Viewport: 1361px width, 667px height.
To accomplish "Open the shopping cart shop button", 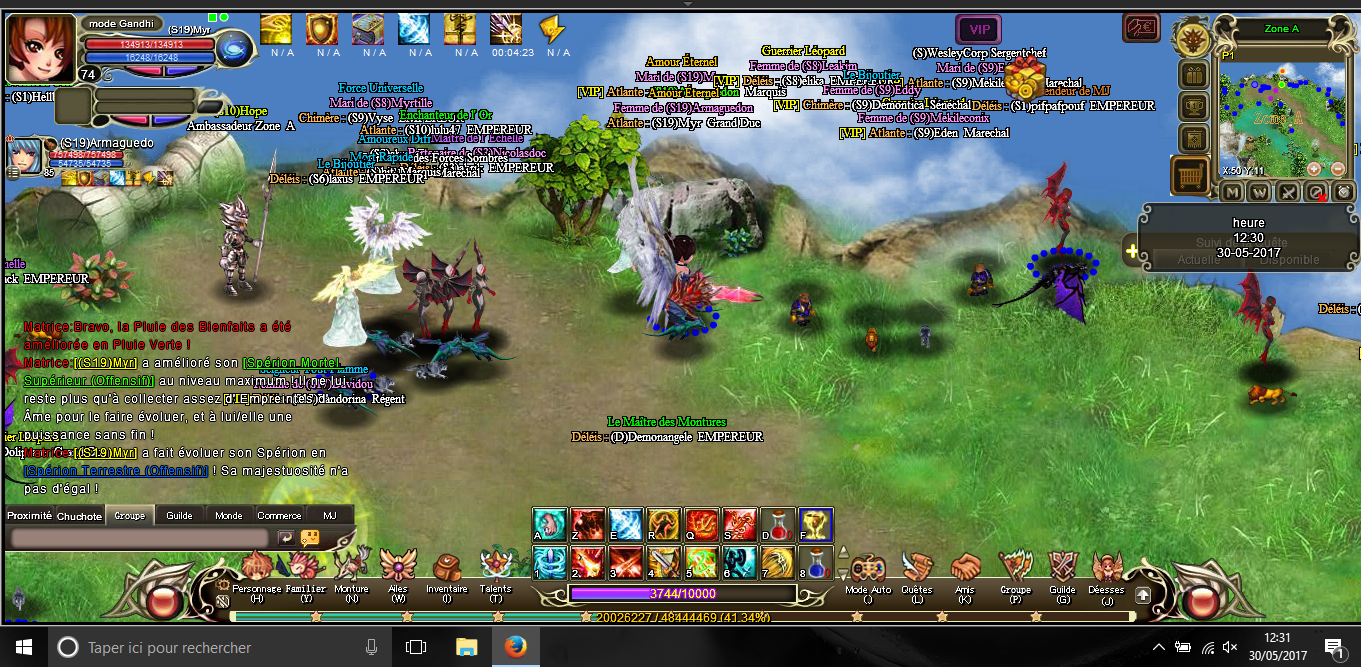I will tap(1191, 176).
